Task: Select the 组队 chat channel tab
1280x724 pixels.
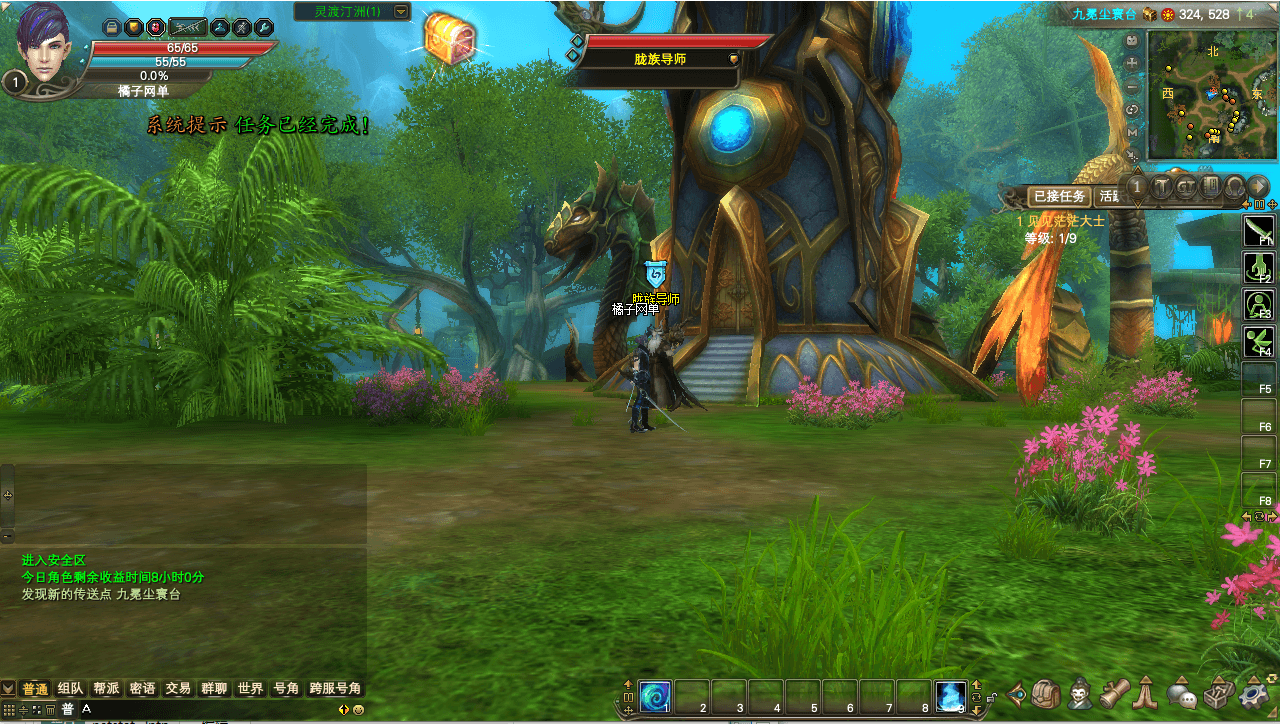Action: pyautogui.click(x=70, y=689)
